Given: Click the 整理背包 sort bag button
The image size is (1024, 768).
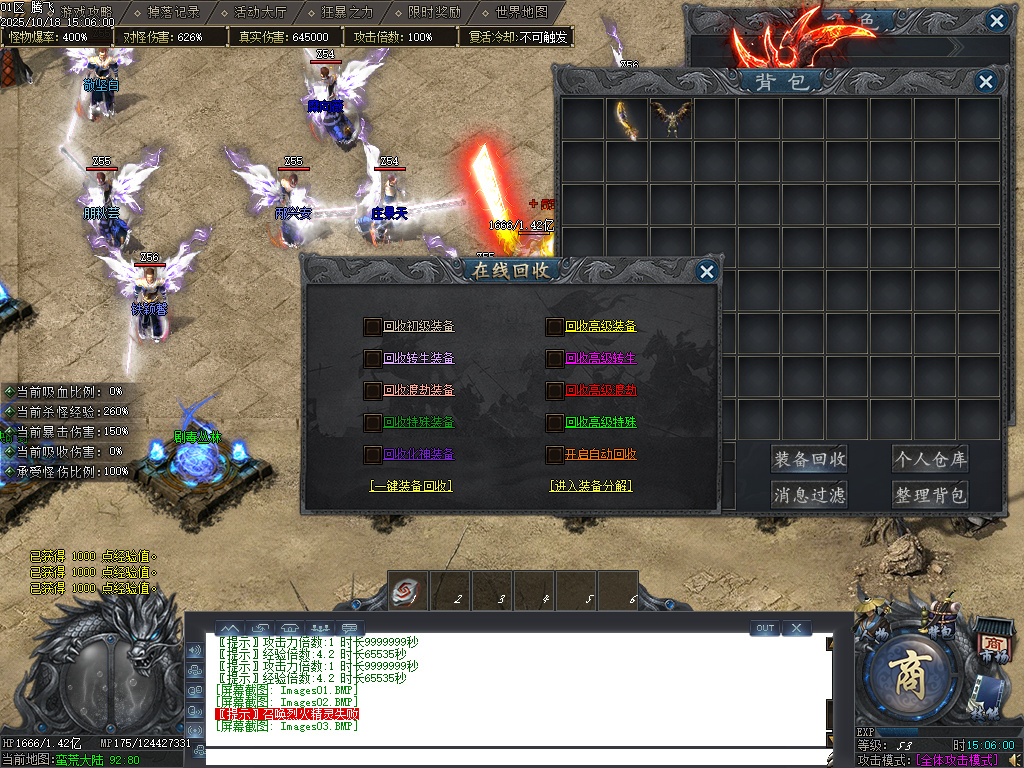Looking at the screenshot, I should 930,494.
